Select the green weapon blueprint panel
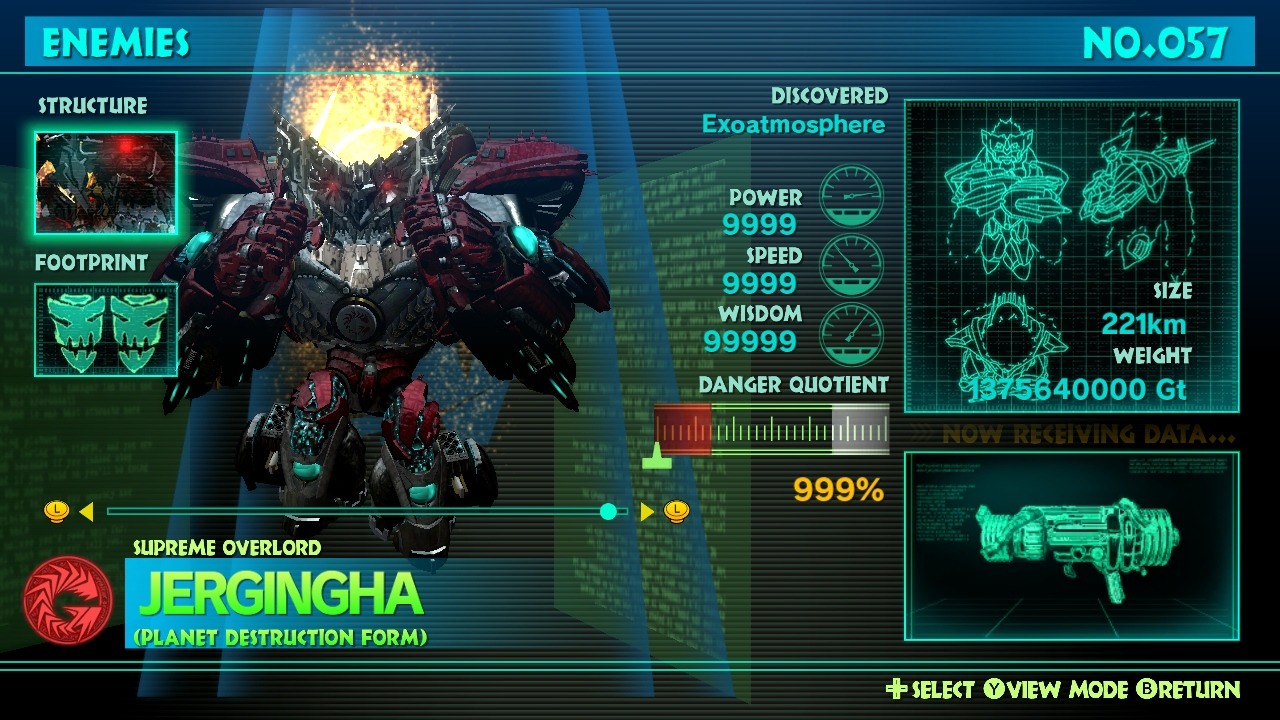The image size is (1280, 720). [1071, 546]
